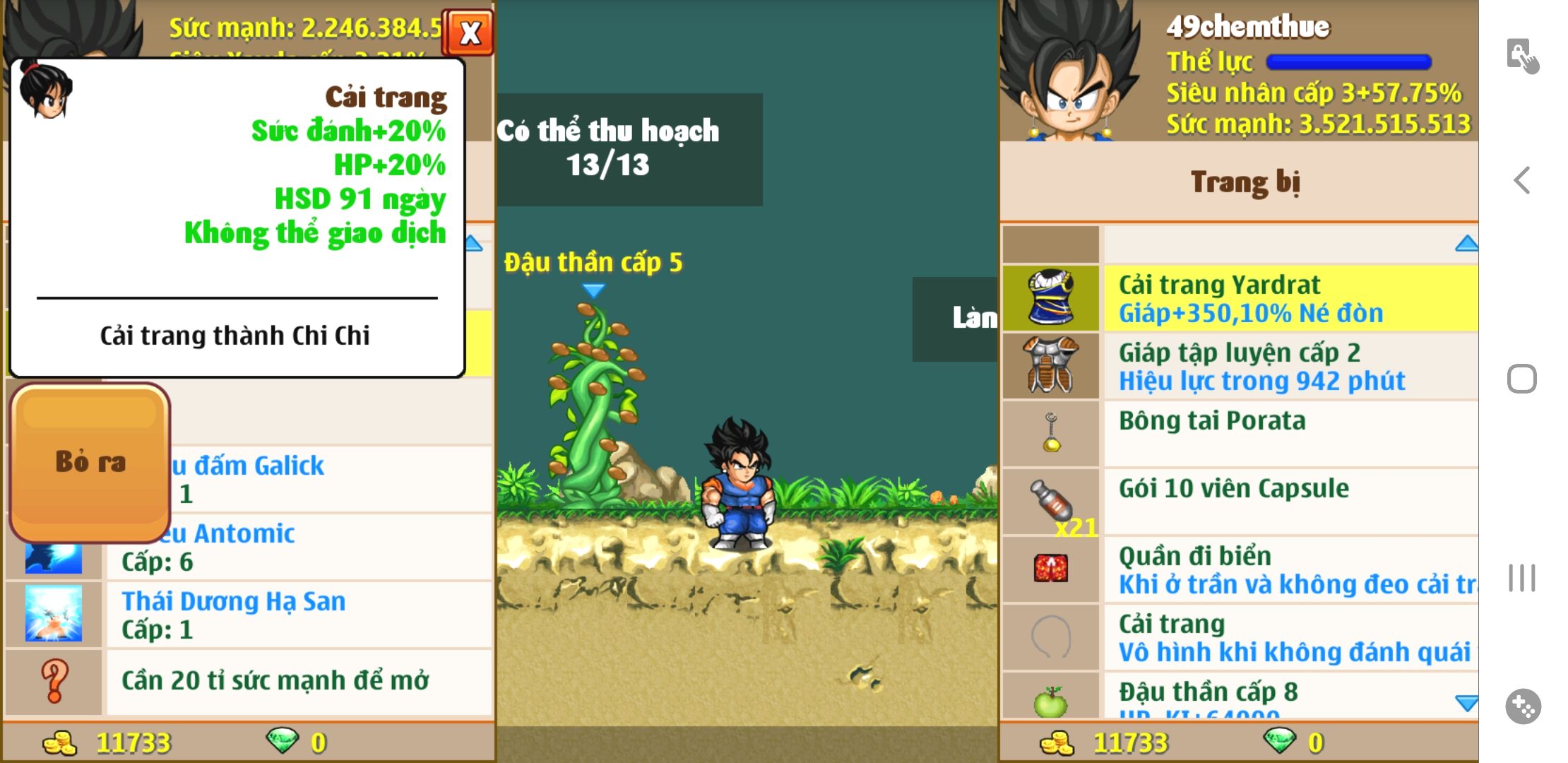Open the Trang bị equipment header
1568x763 pixels.
[x=1245, y=182]
